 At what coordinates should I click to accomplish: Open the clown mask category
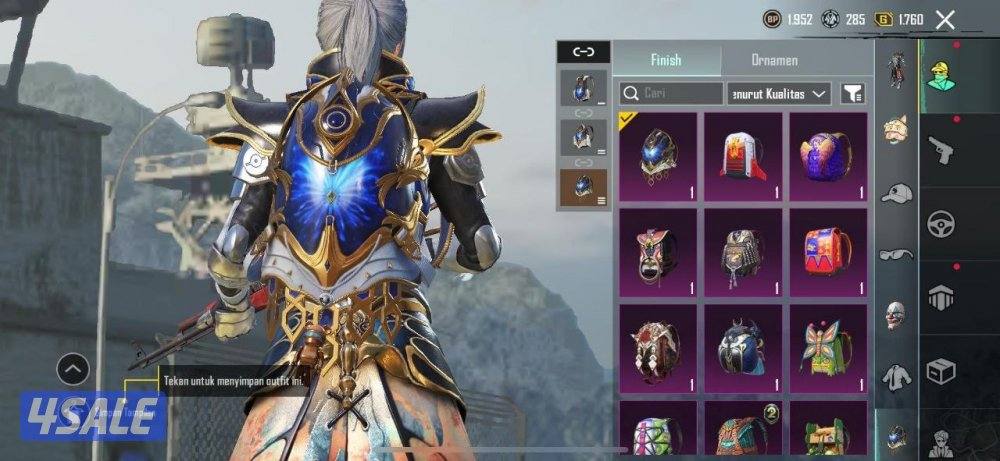coord(896,315)
